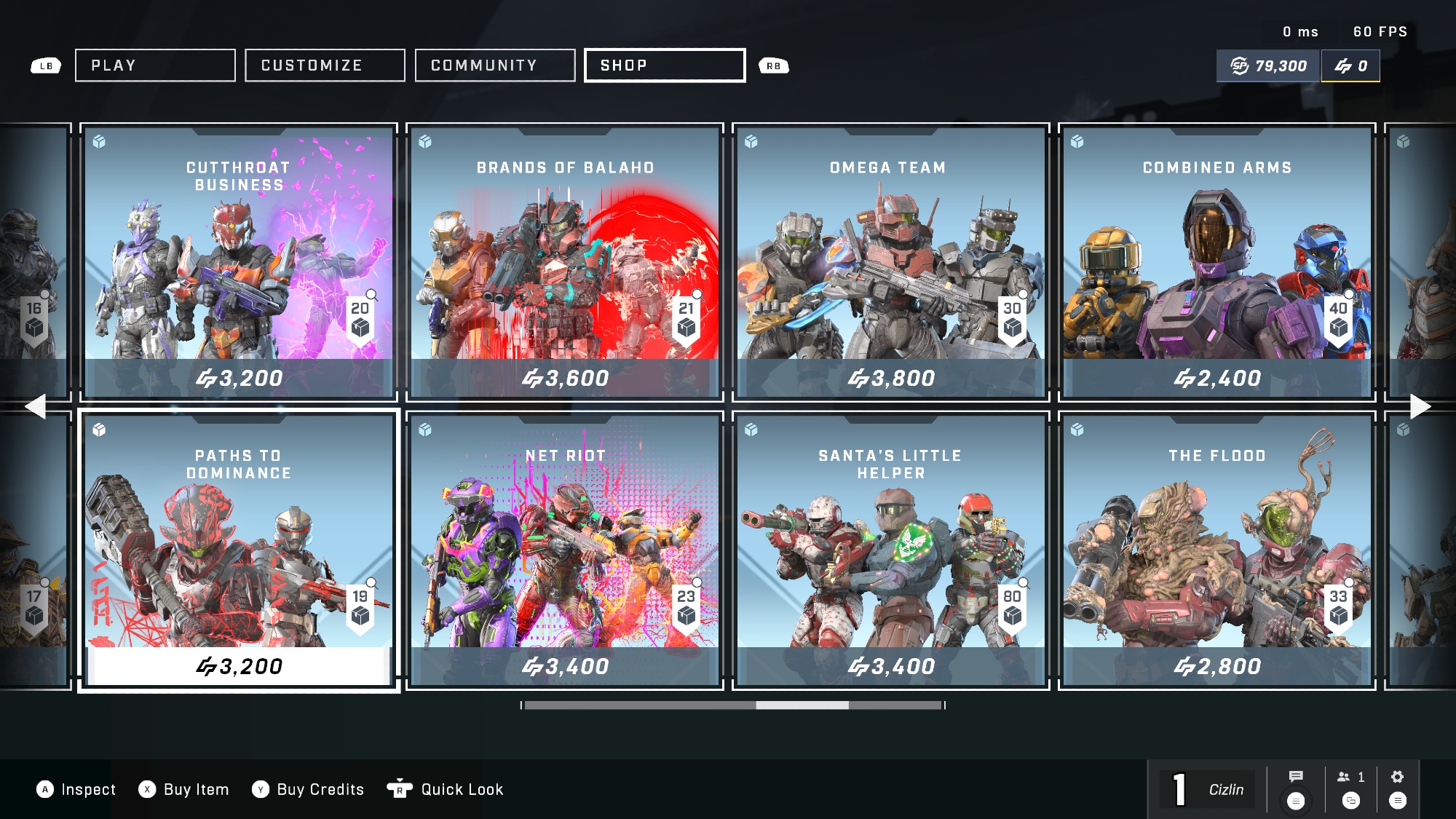Select the Paths to Dominance bundle
This screenshot has height=819, width=1456.
(x=239, y=550)
